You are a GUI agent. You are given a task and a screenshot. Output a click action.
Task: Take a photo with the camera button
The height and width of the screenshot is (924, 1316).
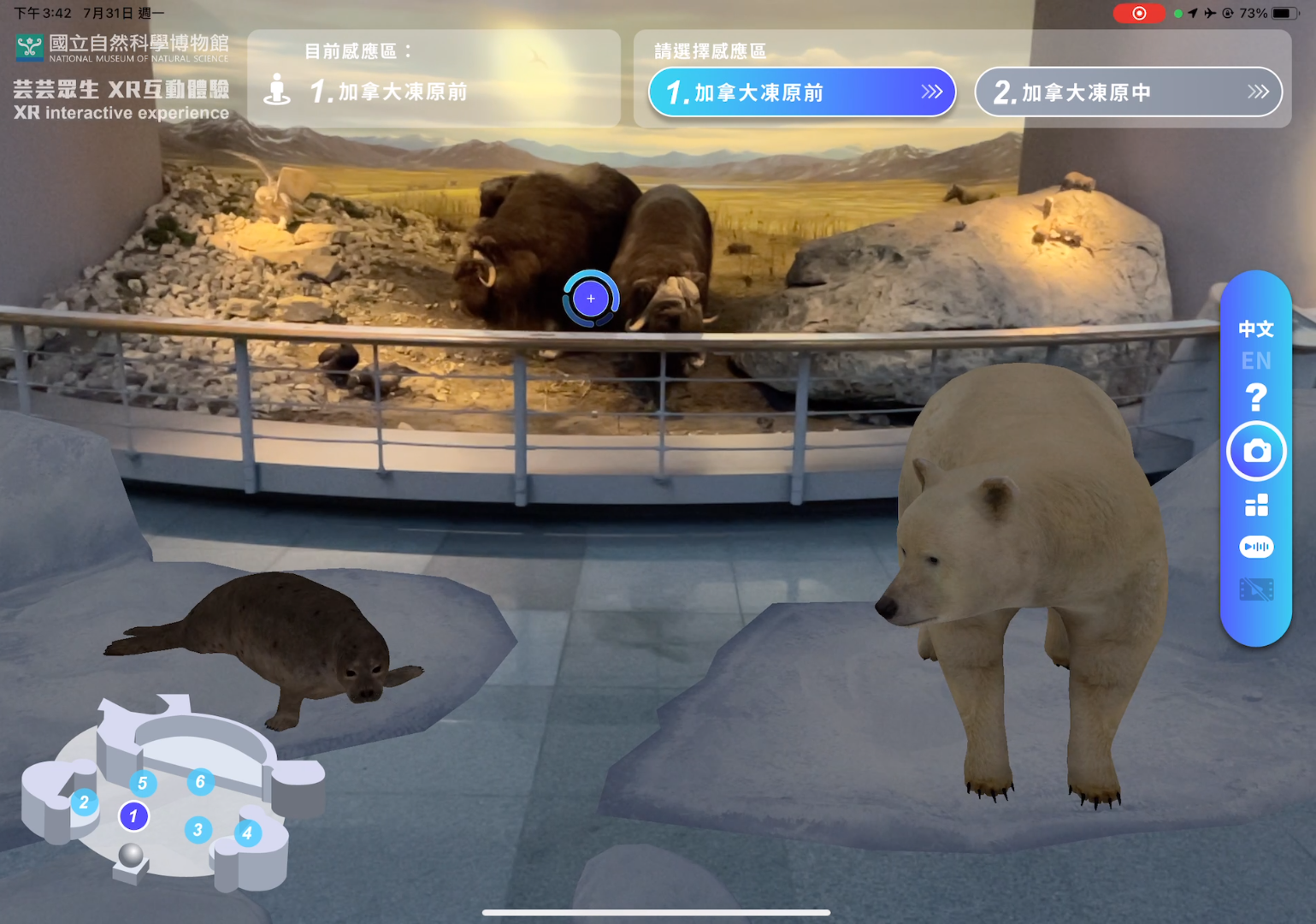pyautogui.click(x=1256, y=451)
